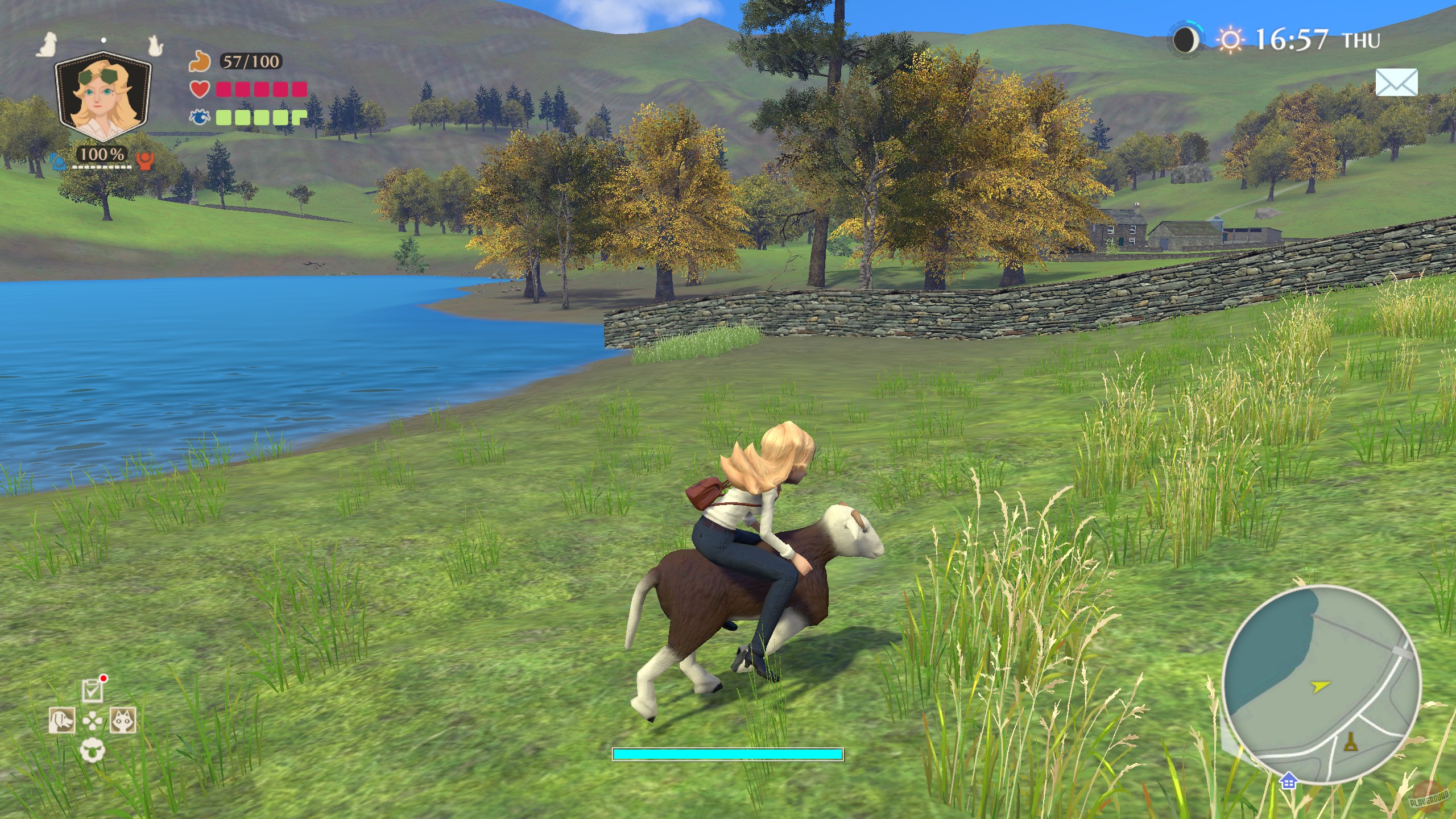Select the cat icon in the lower-left cluster
The image size is (1456, 819).
(x=122, y=720)
